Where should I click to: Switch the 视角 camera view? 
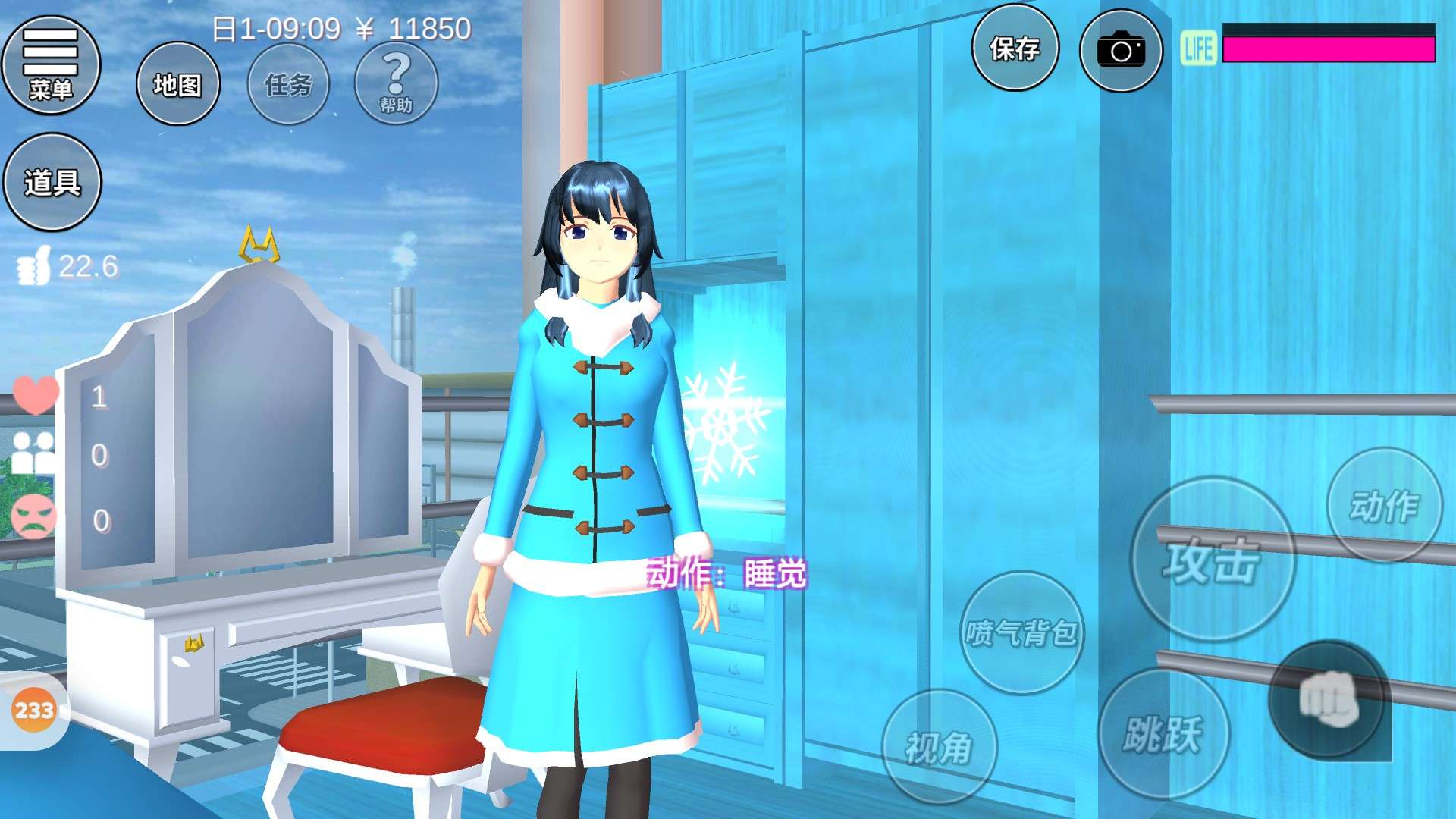[939, 748]
